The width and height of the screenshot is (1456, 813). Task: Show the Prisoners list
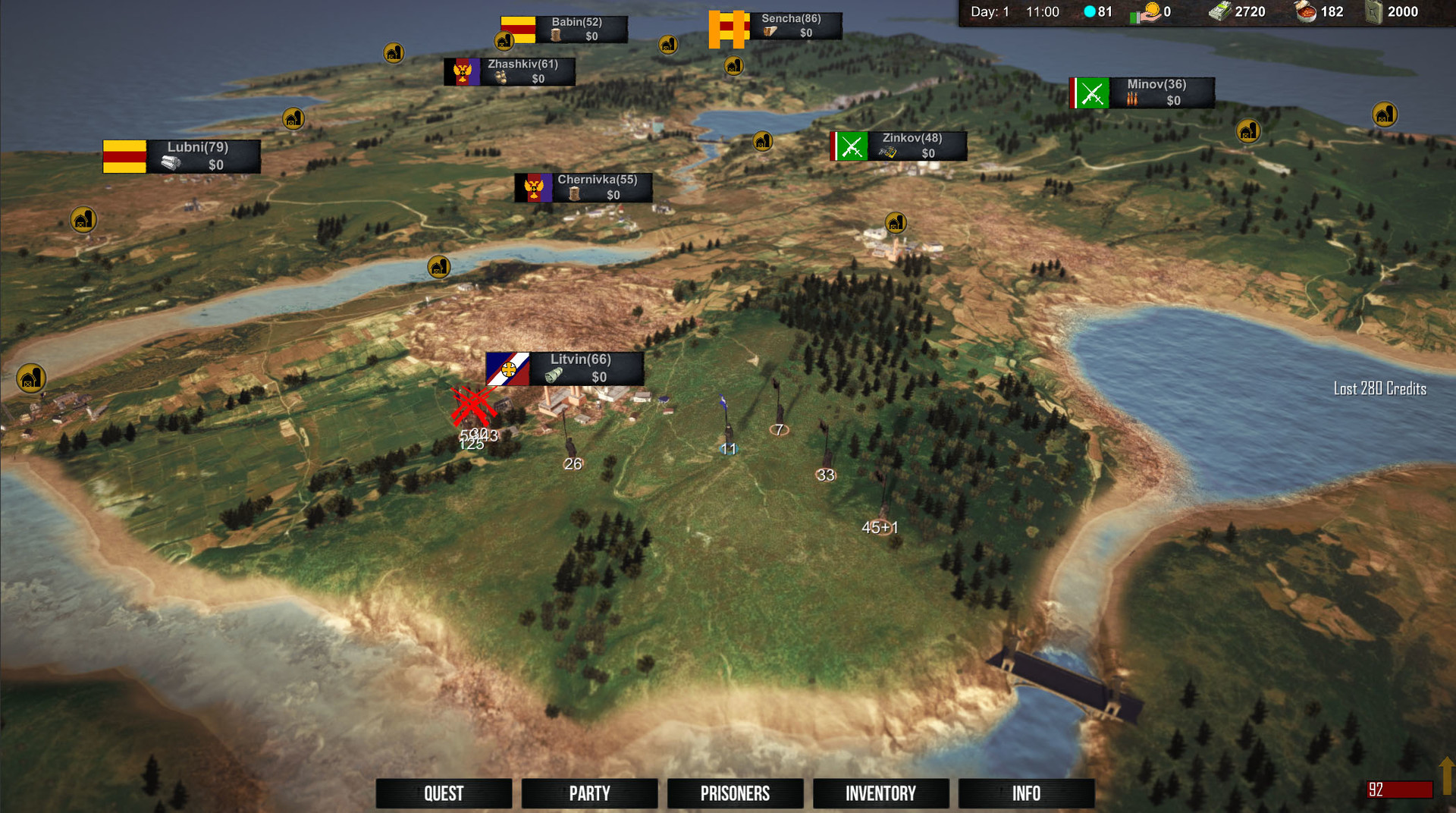pyautogui.click(x=735, y=793)
